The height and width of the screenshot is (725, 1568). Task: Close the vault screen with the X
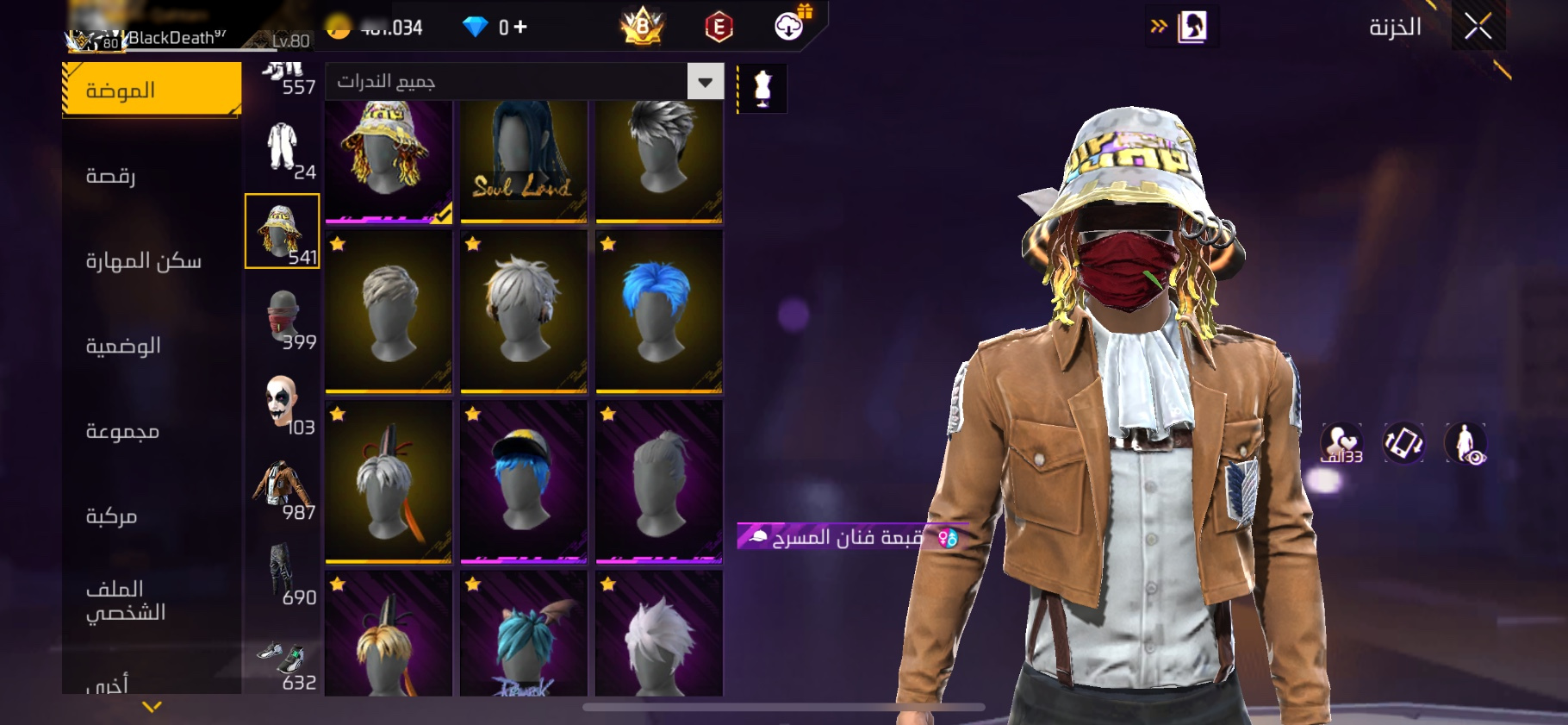[1478, 27]
